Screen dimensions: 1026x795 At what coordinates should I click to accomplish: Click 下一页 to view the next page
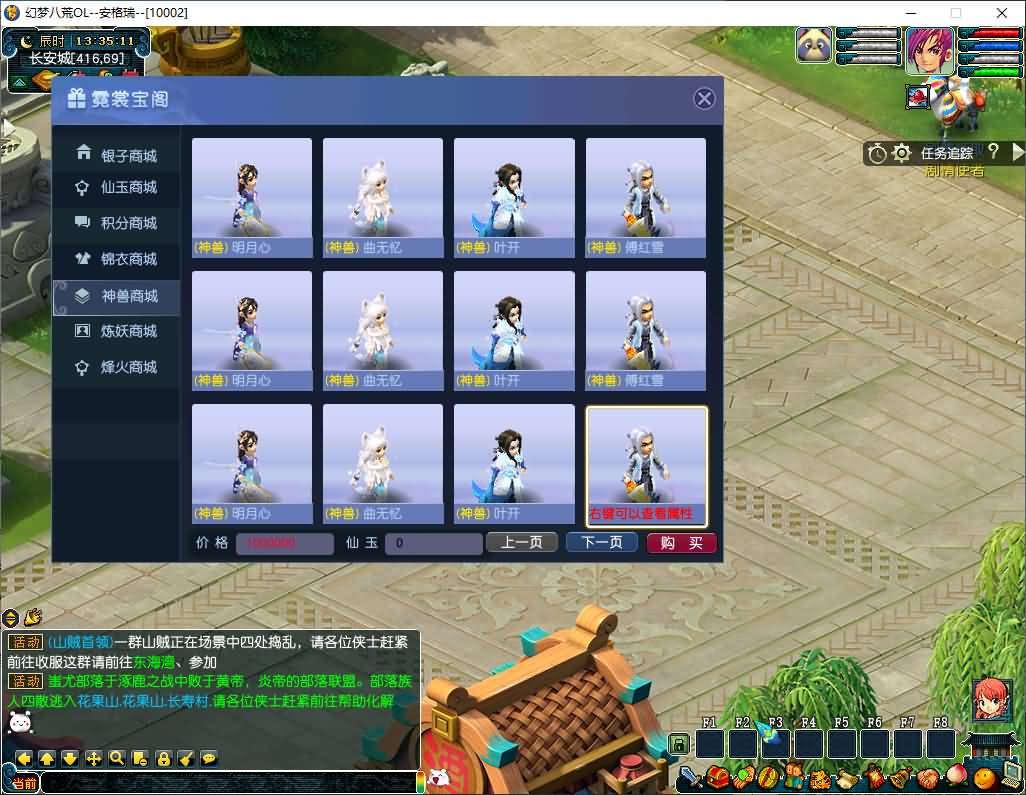point(602,542)
